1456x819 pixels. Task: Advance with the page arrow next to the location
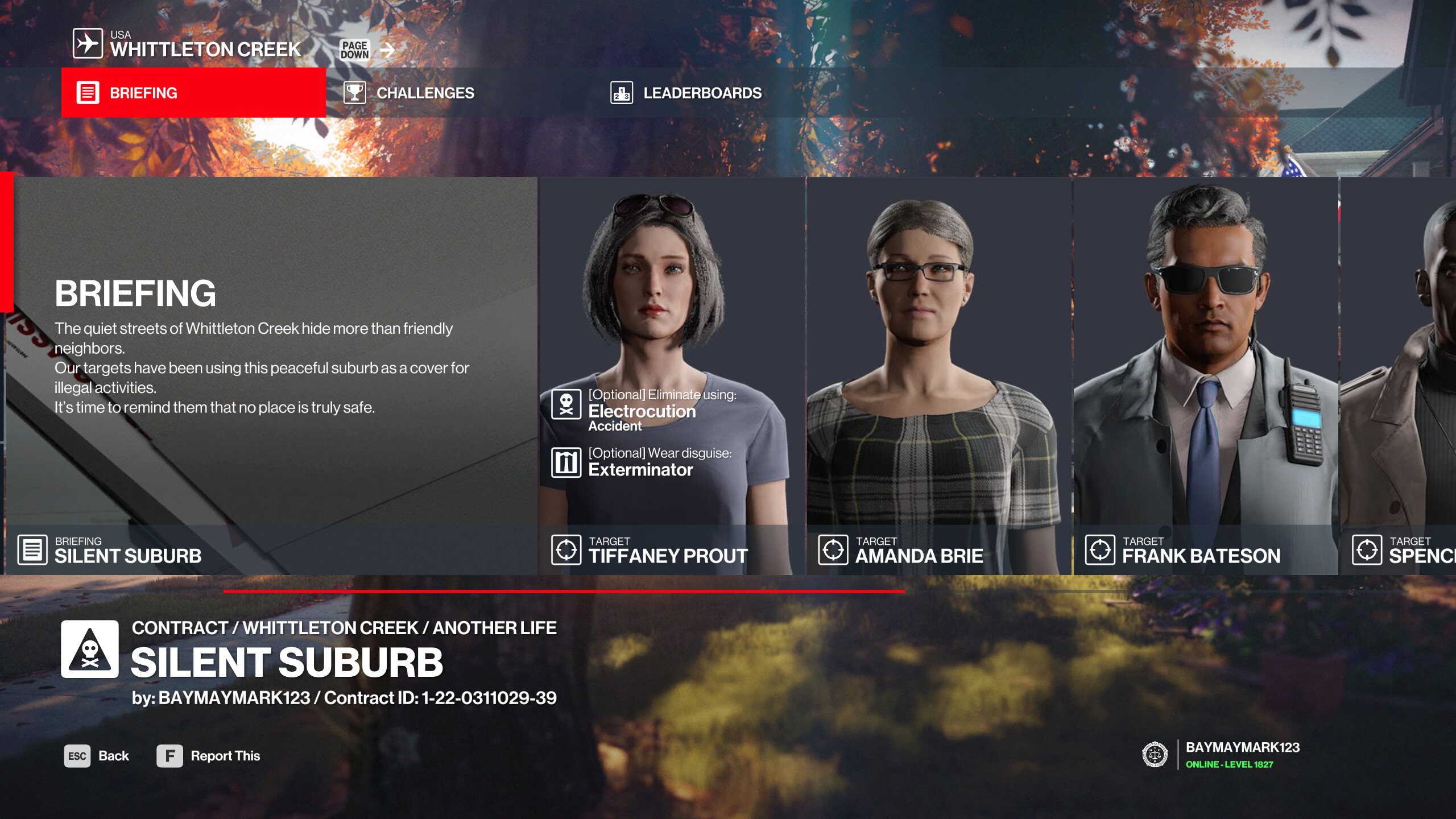[x=387, y=50]
